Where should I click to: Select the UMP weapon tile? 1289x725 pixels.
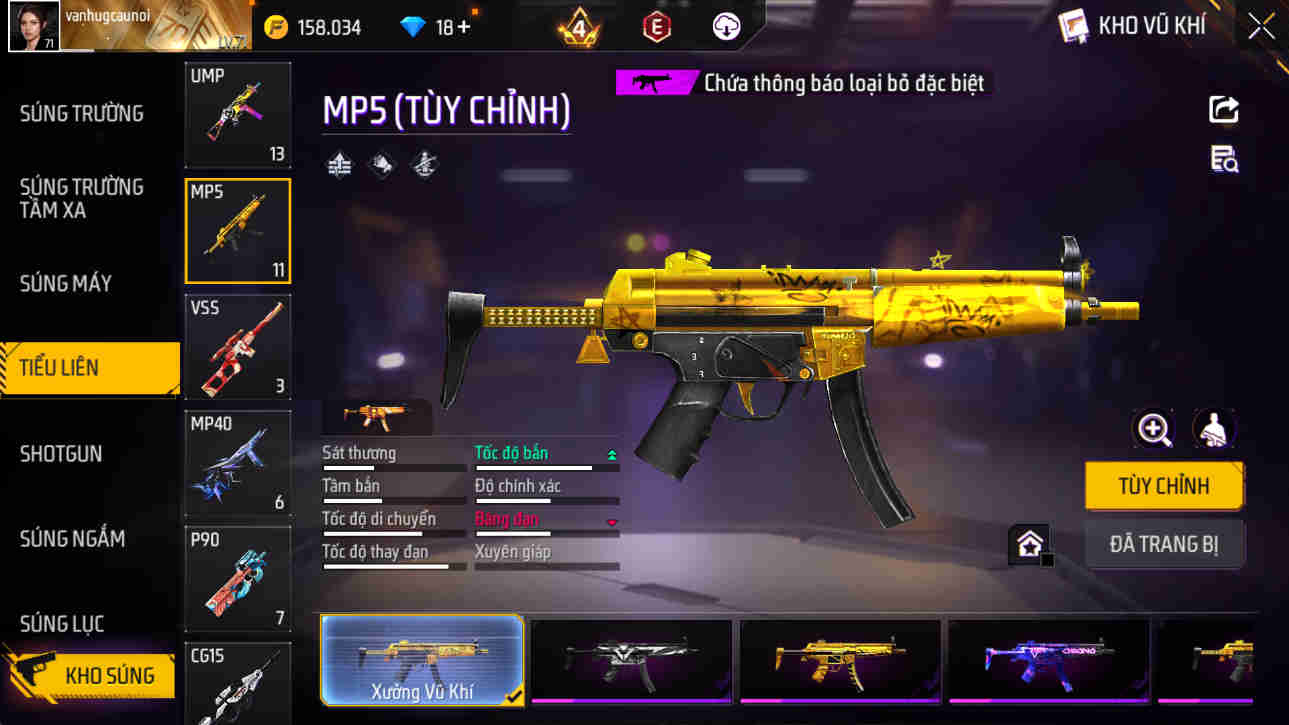click(238, 114)
